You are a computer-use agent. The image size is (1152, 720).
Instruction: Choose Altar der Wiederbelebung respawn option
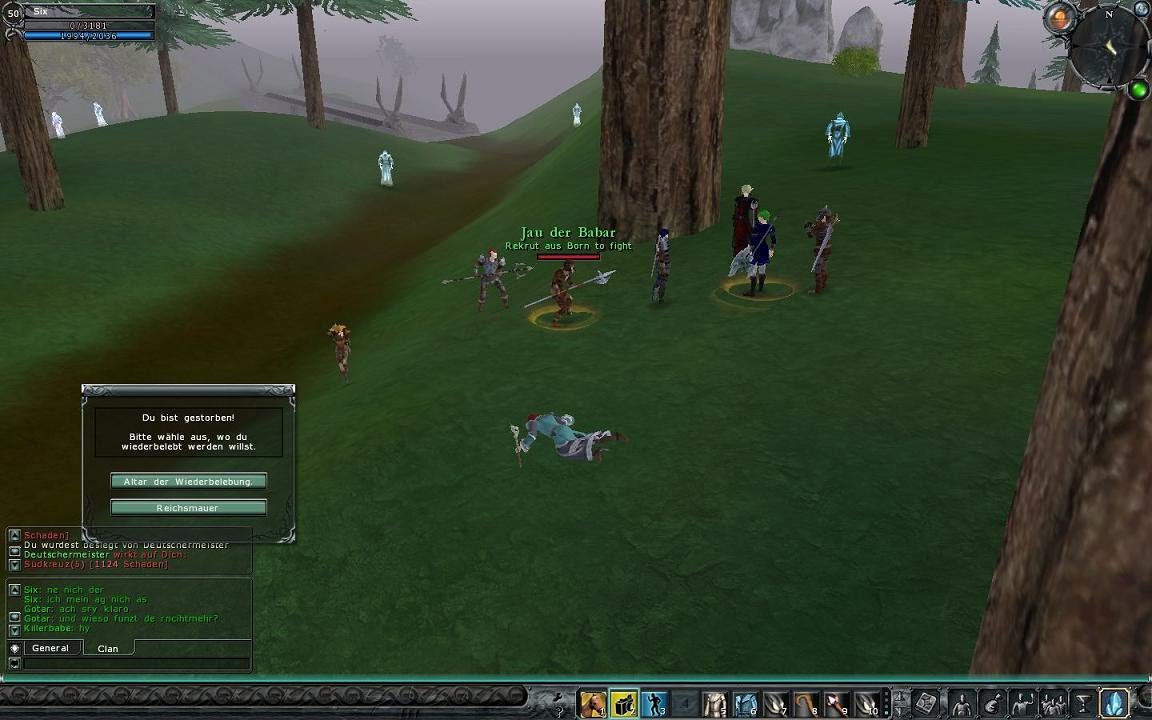[188, 481]
